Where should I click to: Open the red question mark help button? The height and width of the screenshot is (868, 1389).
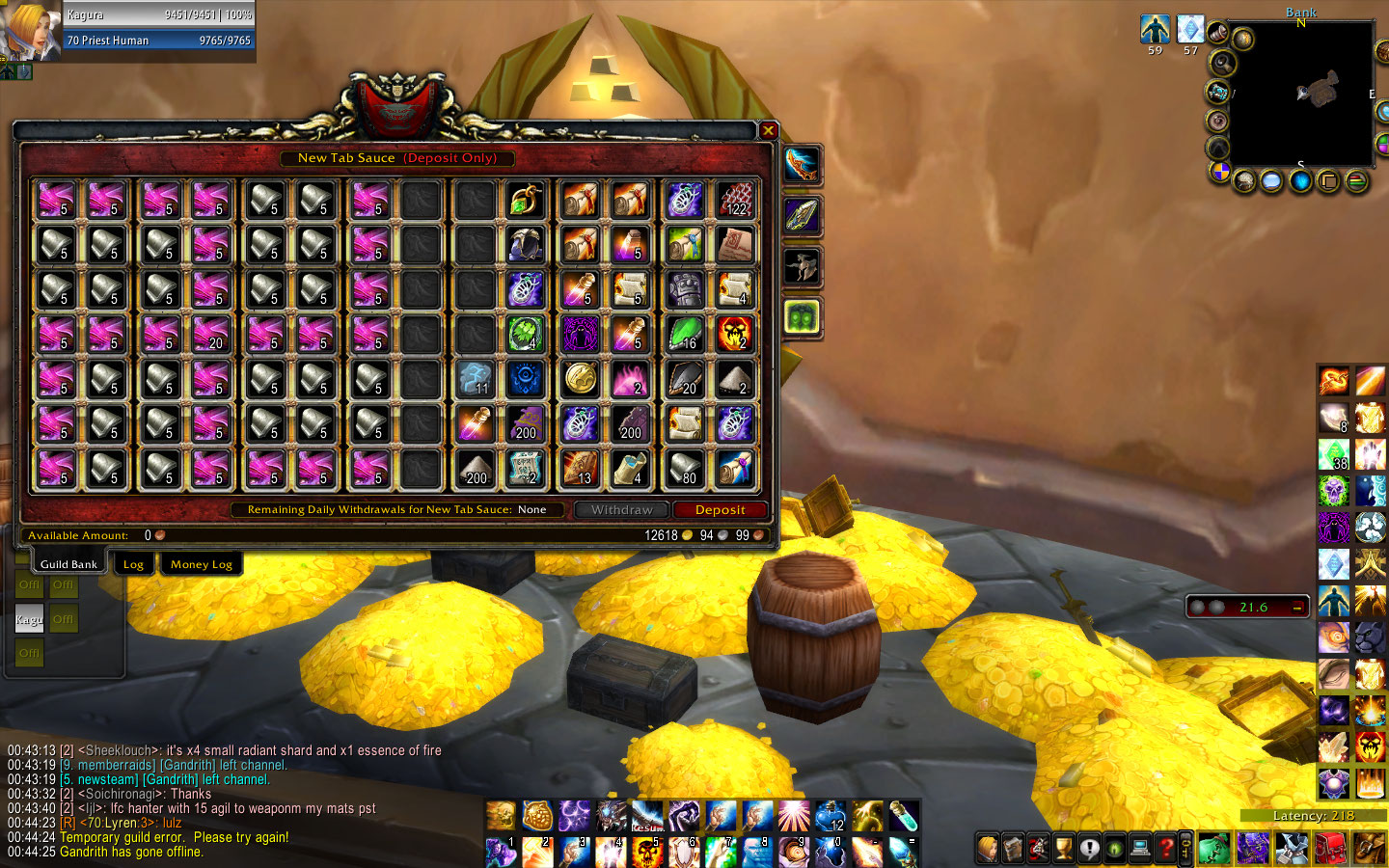1164,849
